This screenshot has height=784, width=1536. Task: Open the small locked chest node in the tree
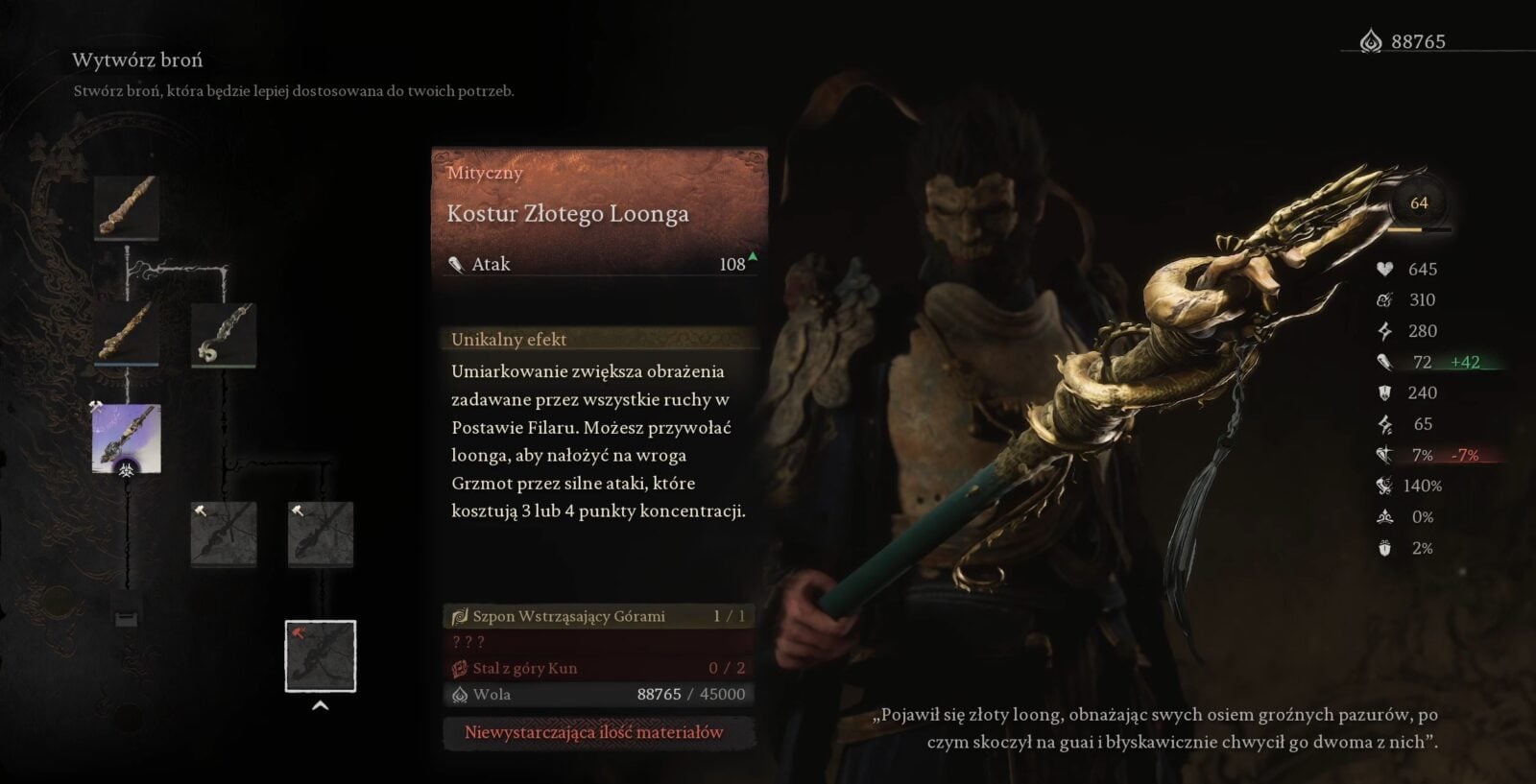point(127,618)
